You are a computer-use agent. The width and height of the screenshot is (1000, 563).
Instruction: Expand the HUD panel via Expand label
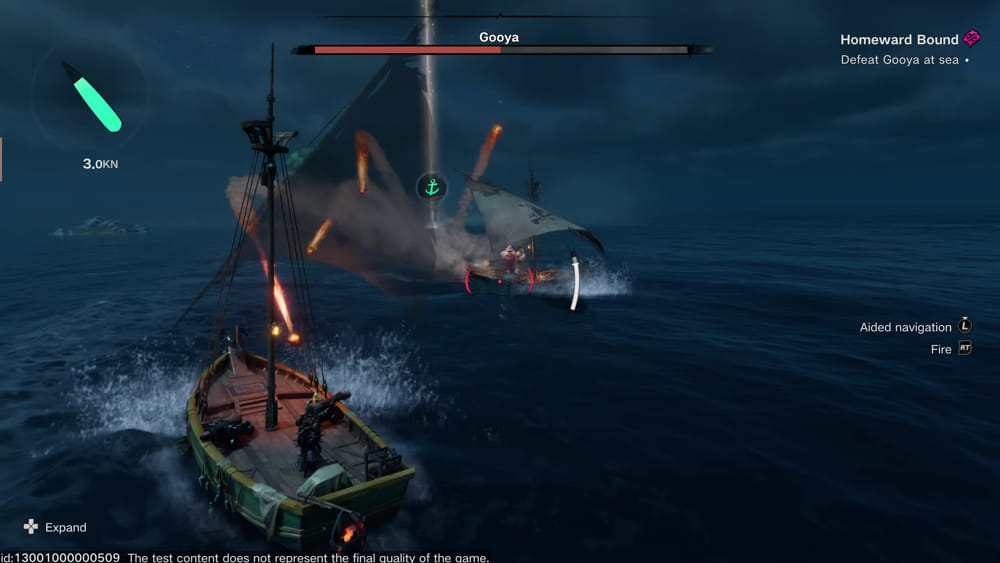pyautogui.click(x=65, y=527)
